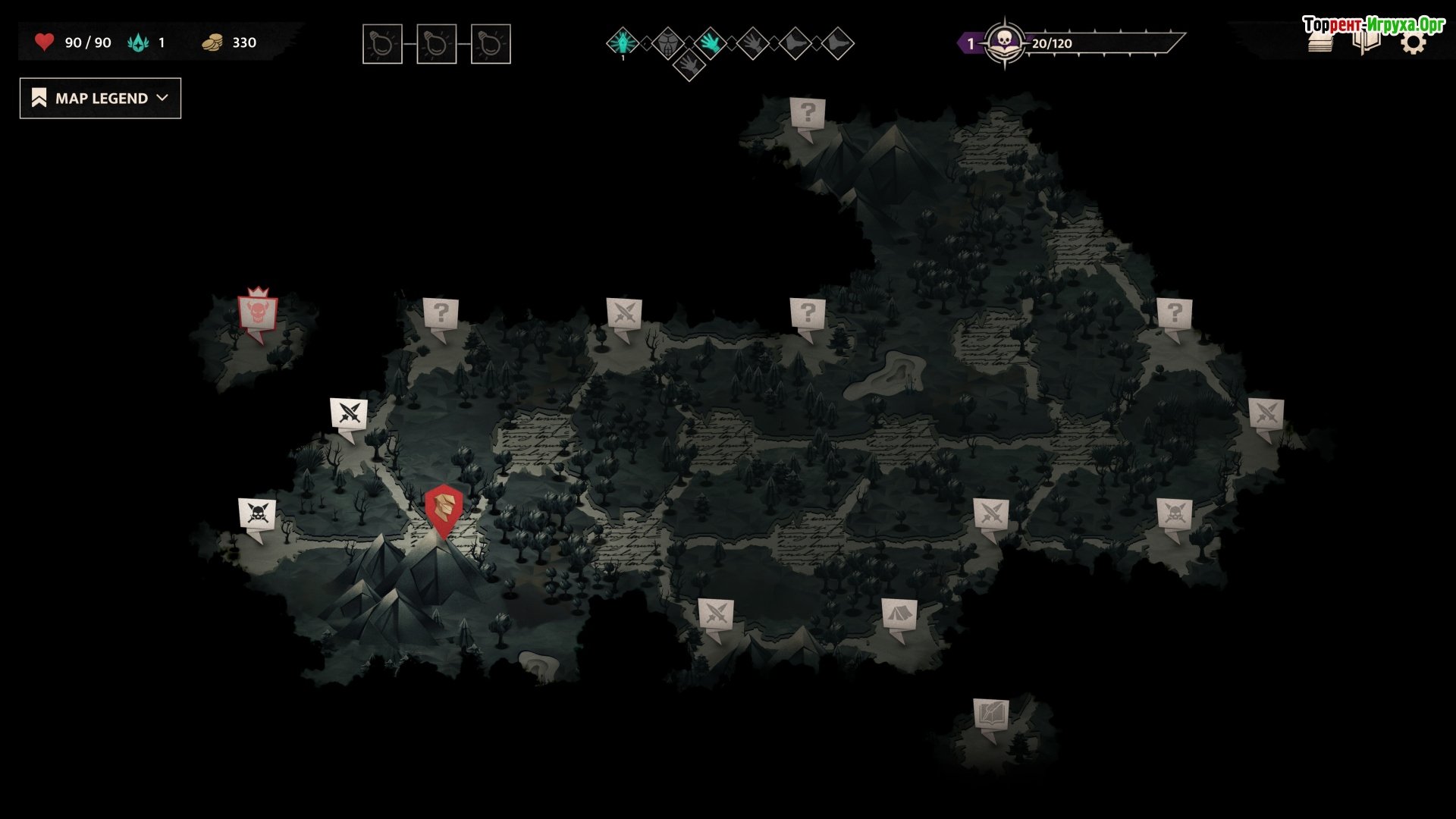
Task: Travel to the red demon boss node
Action: pyautogui.click(x=258, y=312)
